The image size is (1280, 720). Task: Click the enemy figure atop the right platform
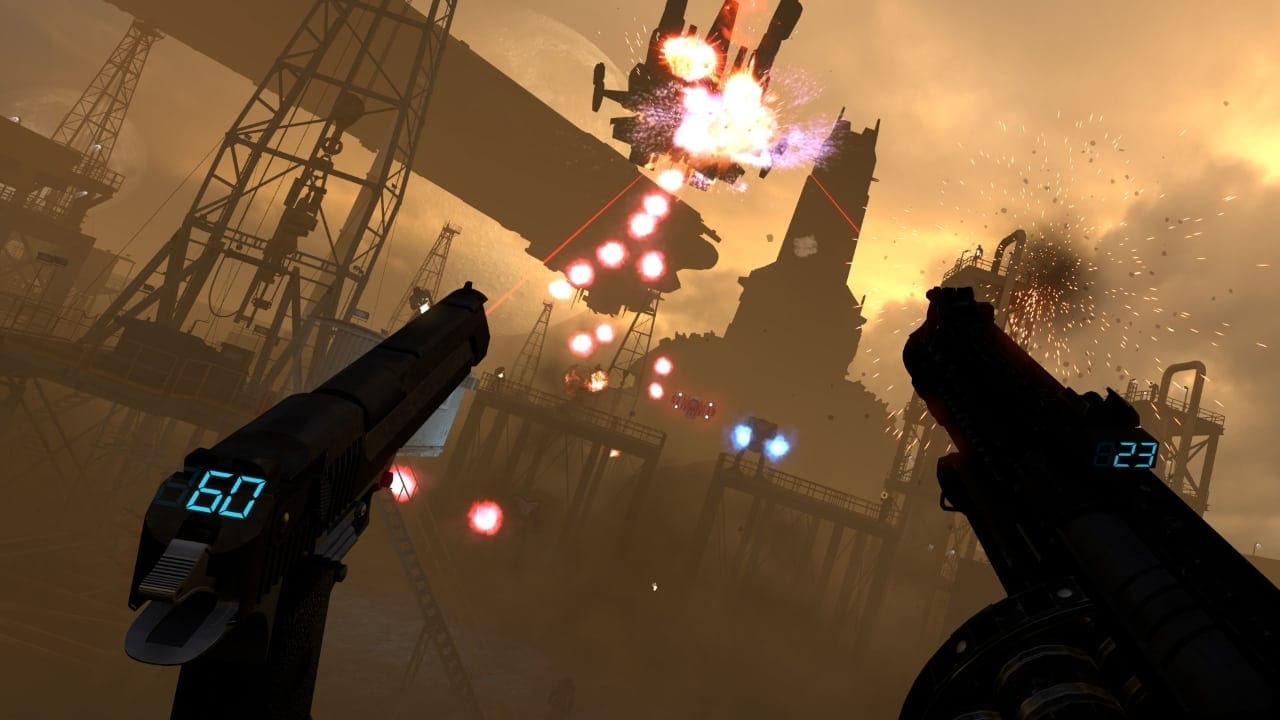978,250
